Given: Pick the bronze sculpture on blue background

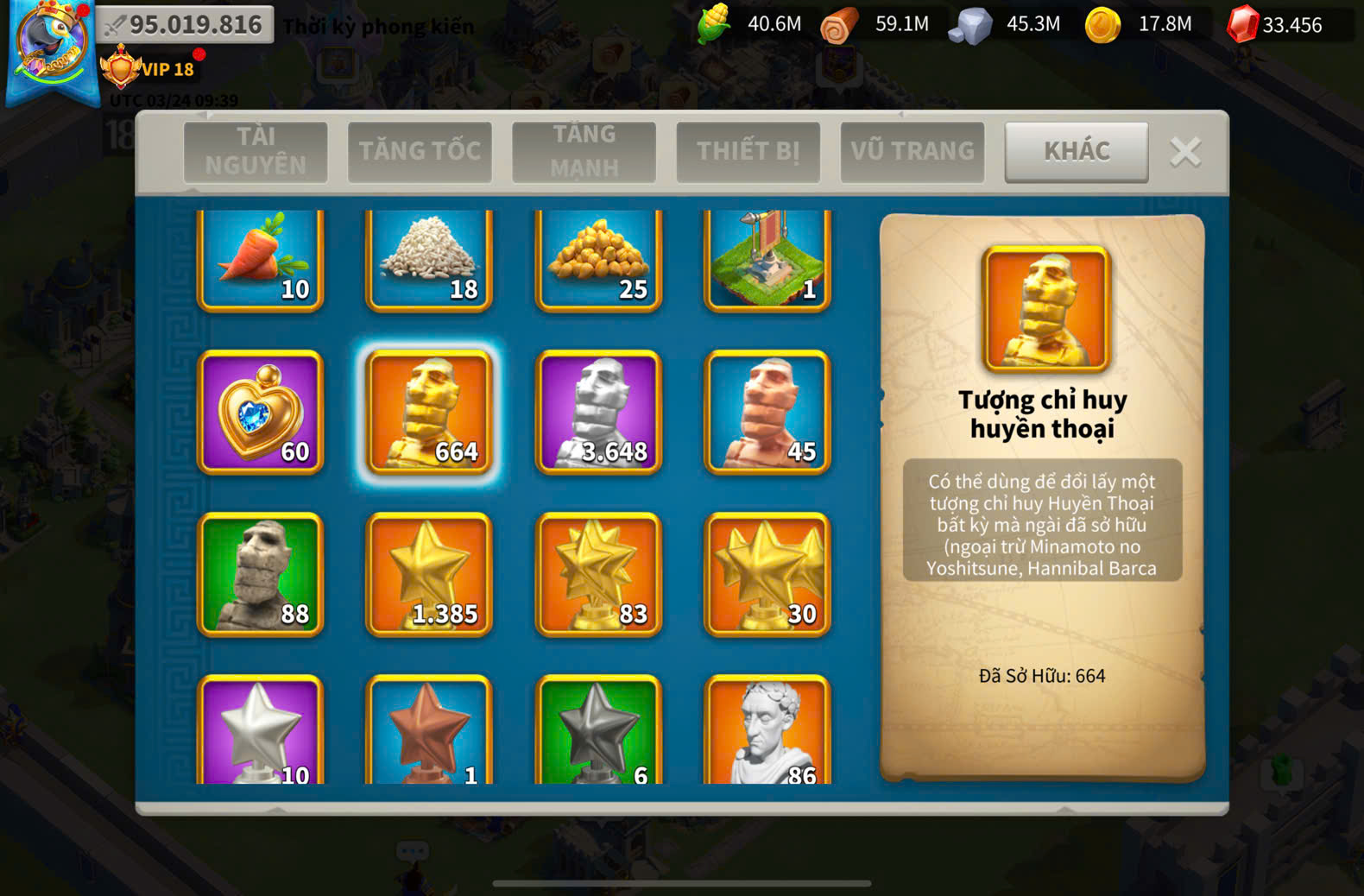Looking at the screenshot, I should 767,412.
